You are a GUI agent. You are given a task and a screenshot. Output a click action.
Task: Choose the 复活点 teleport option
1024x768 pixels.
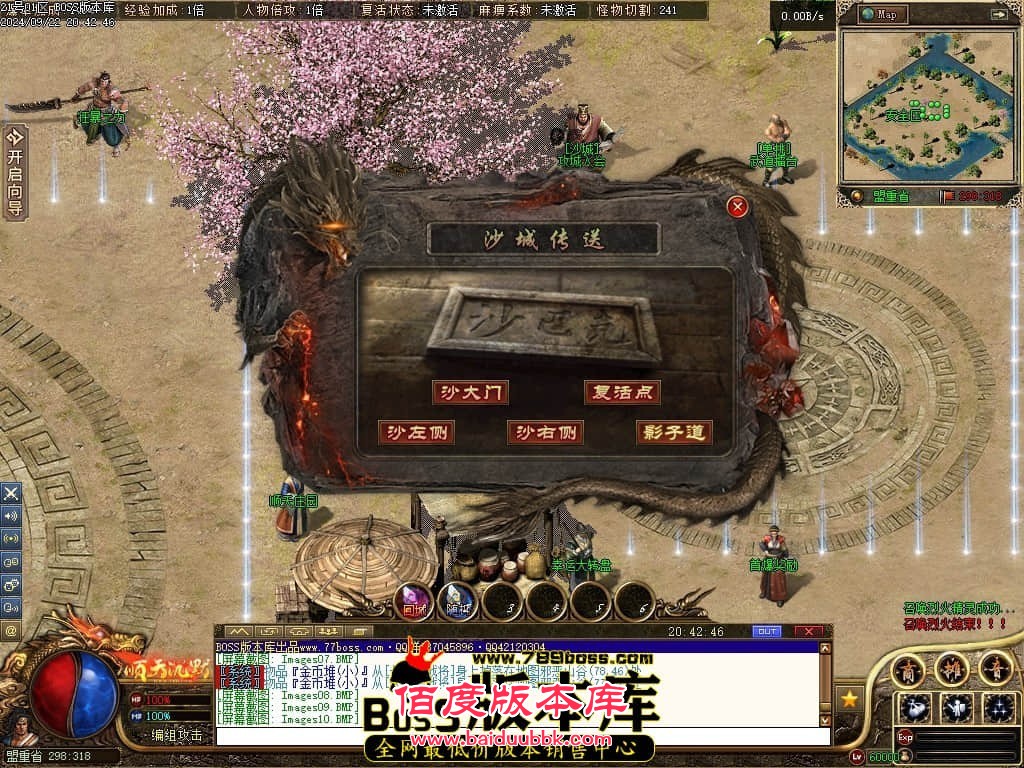click(x=622, y=392)
